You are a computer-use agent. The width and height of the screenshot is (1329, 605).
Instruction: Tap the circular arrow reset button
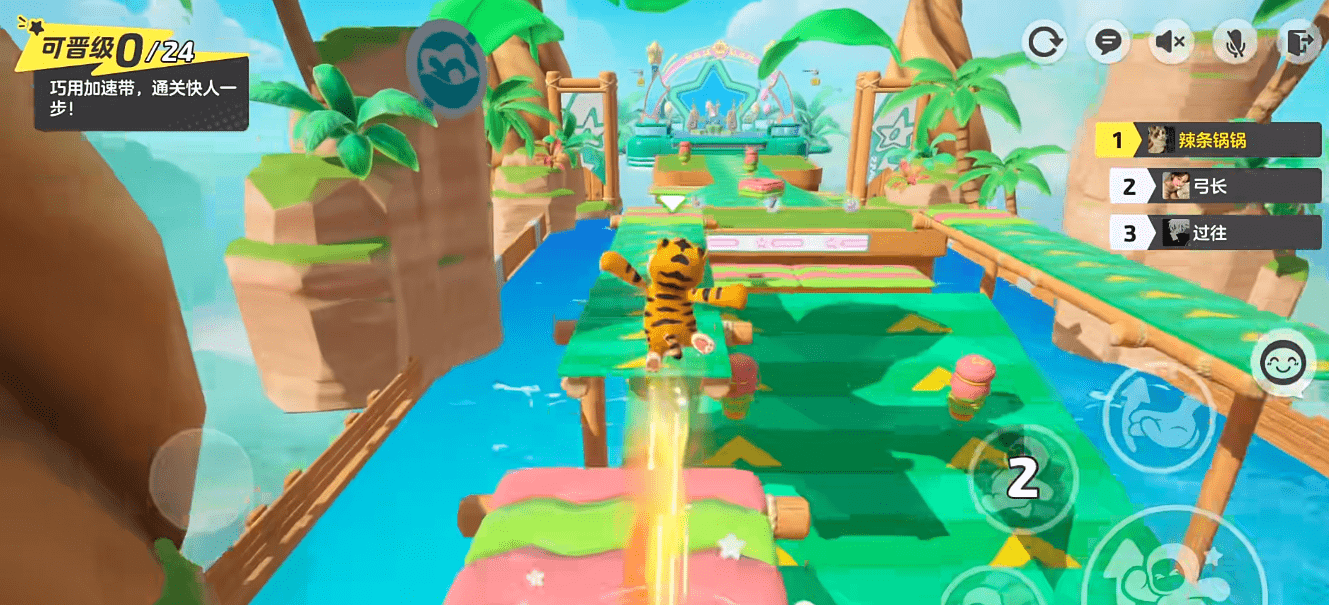click(1045, 42)
